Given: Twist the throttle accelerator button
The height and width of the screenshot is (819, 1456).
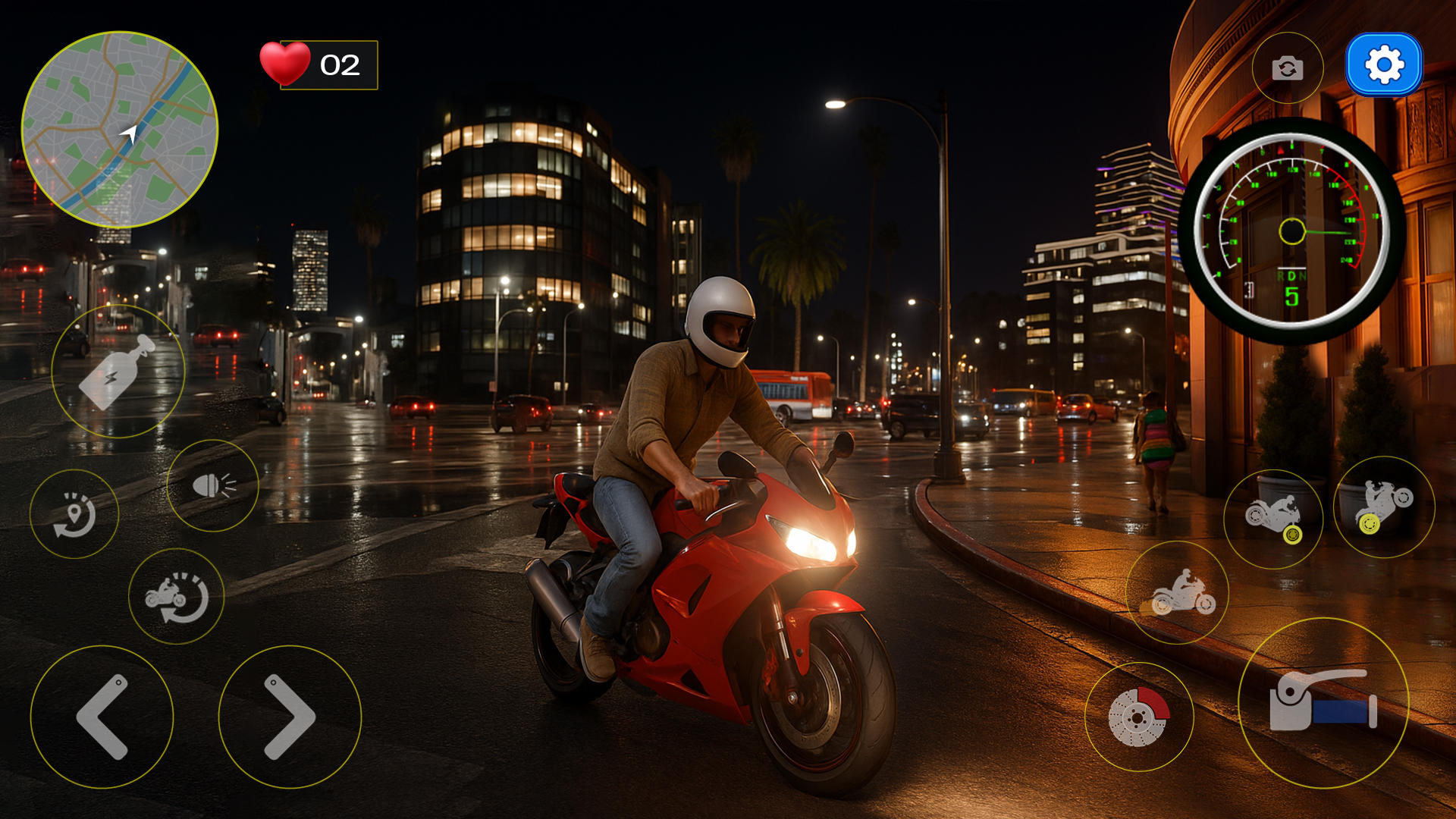Looking at the screenshot, I should click(x=1323, y=702).
